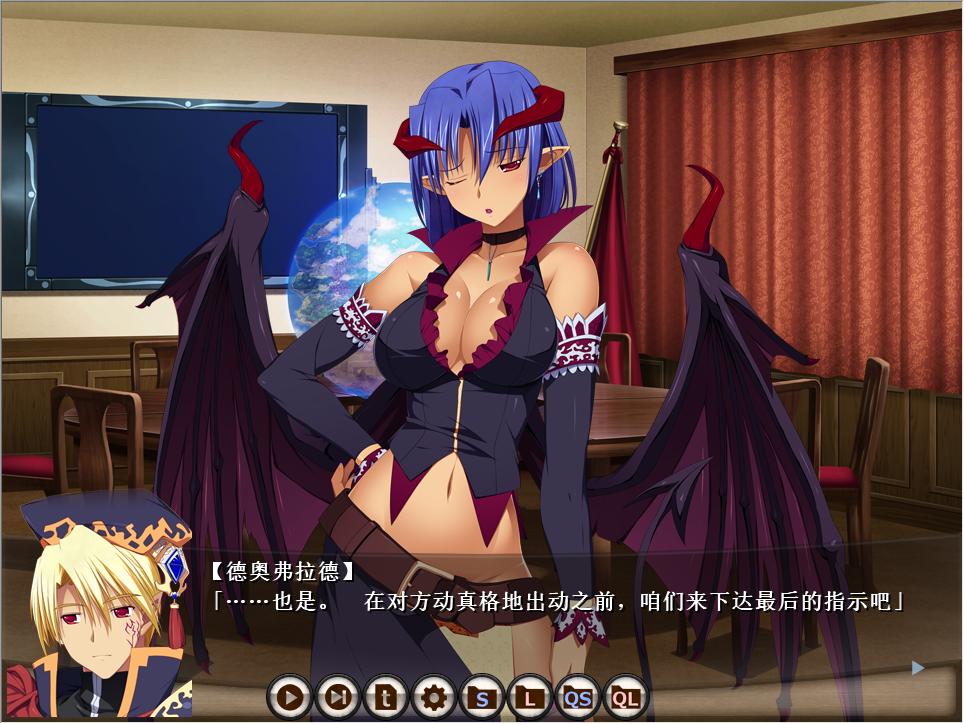Start auto-play with the play button
This screenshot has height=724, width=964.
pyautogui.click(x=290, y=697)
